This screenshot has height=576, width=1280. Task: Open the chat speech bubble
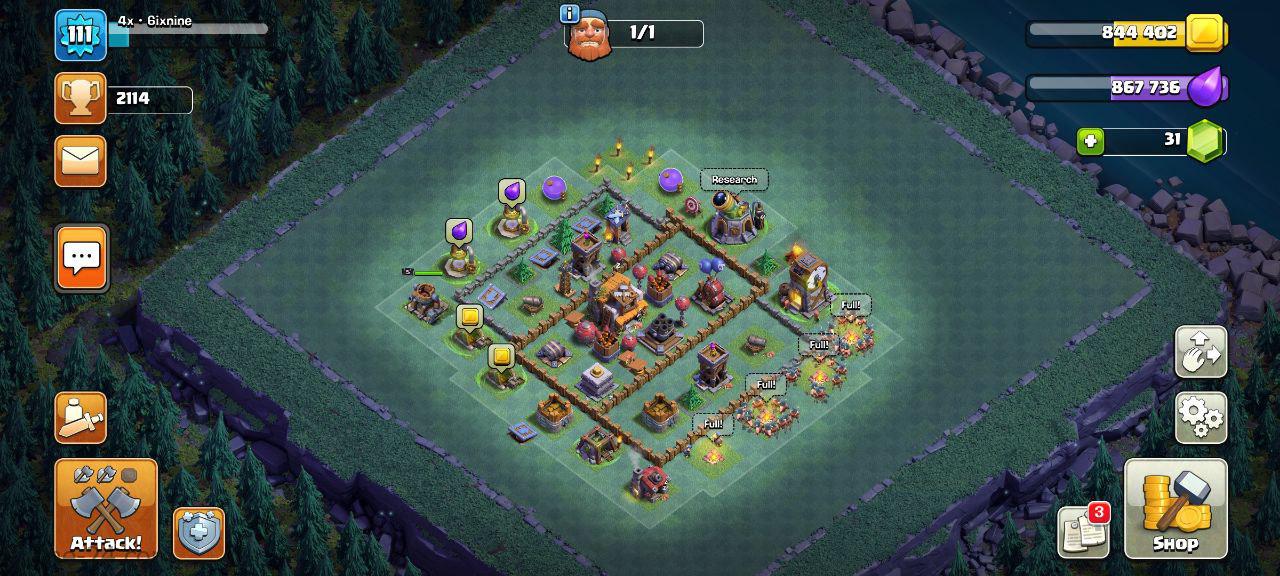click(81, 258)
